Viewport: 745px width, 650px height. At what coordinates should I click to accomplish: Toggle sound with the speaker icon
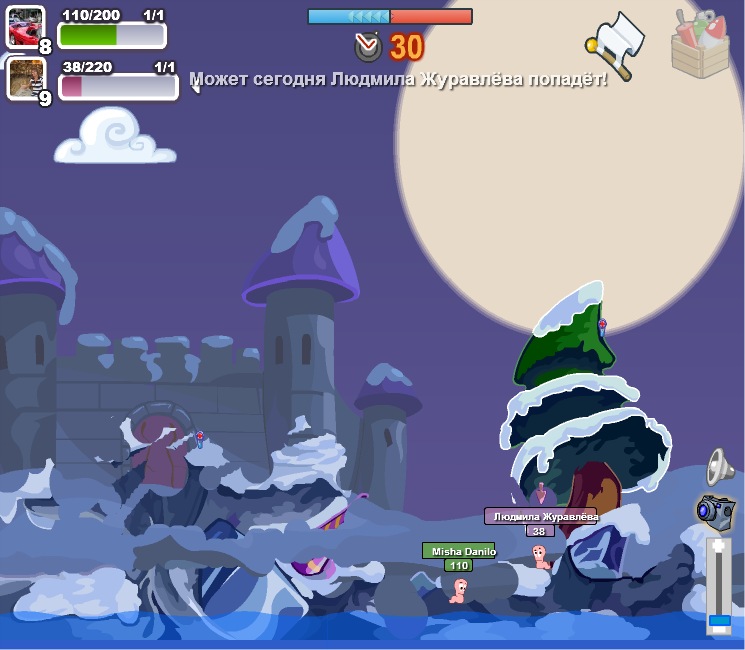[x=719, y=466]
